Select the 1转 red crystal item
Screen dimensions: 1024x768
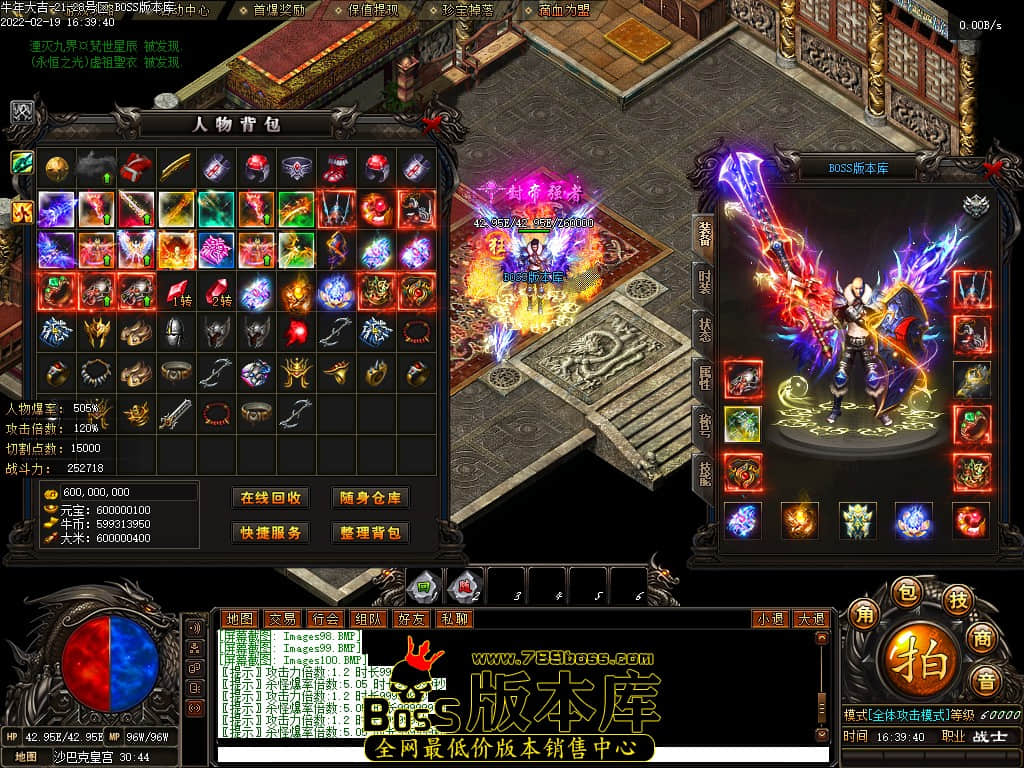[x=178, y=292]
